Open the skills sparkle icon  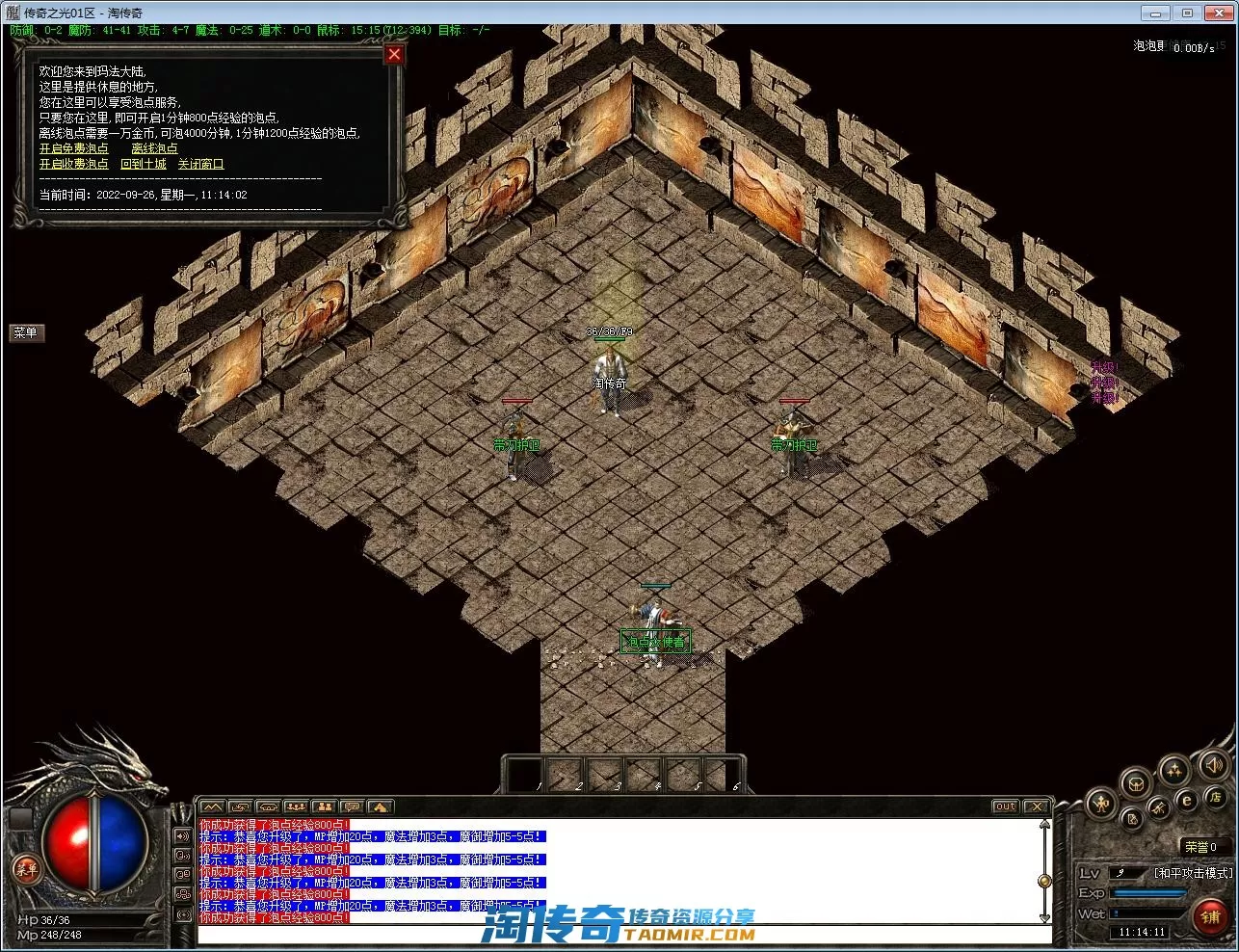click(1173, 769)
